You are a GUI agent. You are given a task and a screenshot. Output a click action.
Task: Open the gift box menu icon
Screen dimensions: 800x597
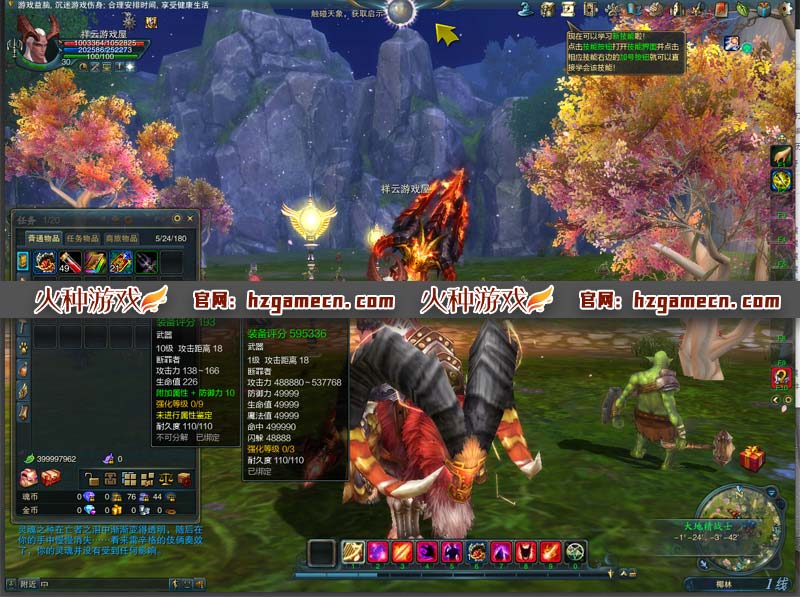[x=764, y=9]
